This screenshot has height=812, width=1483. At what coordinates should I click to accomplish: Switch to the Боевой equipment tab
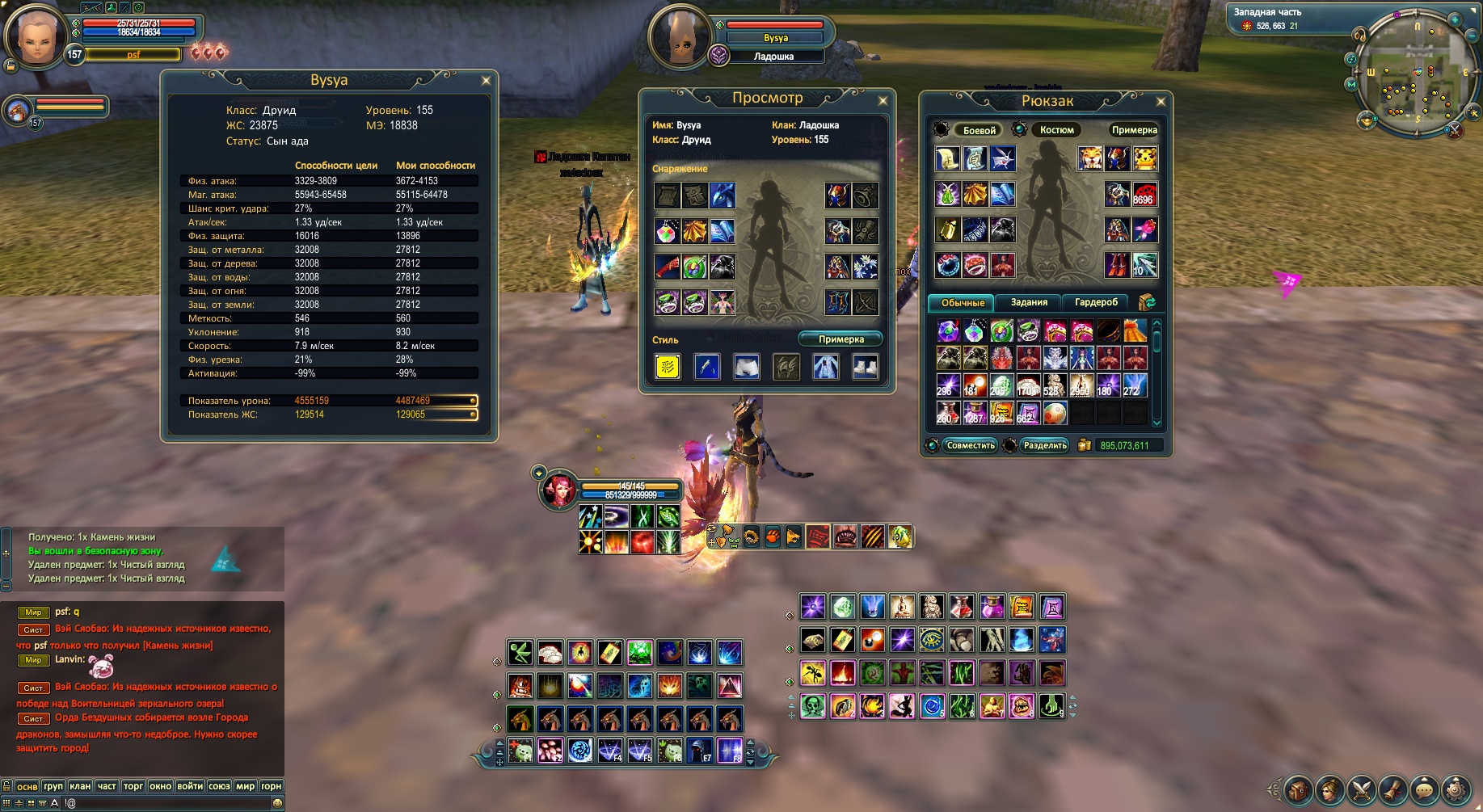click(979, 130)
